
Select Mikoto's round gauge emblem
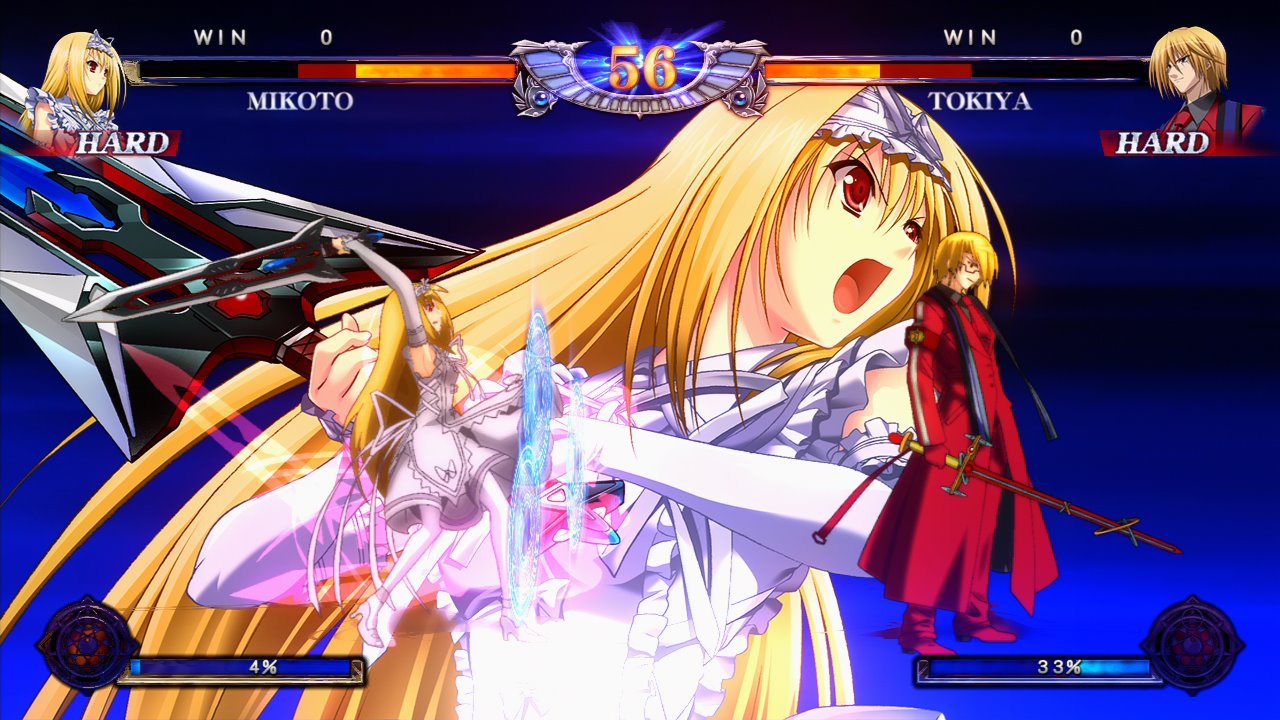[x=86, y=645]
